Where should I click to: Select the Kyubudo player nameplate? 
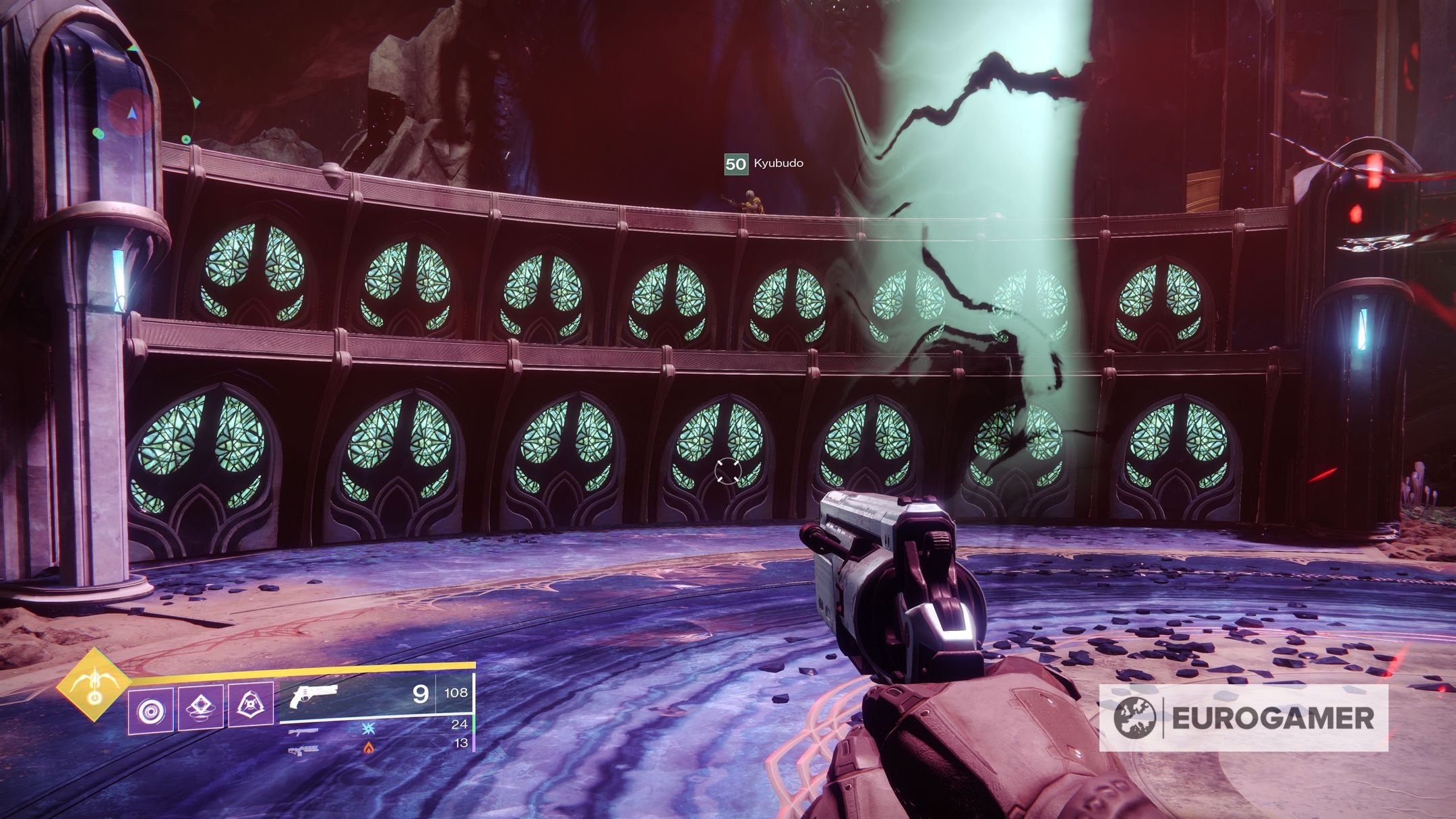tap(764, 163)
